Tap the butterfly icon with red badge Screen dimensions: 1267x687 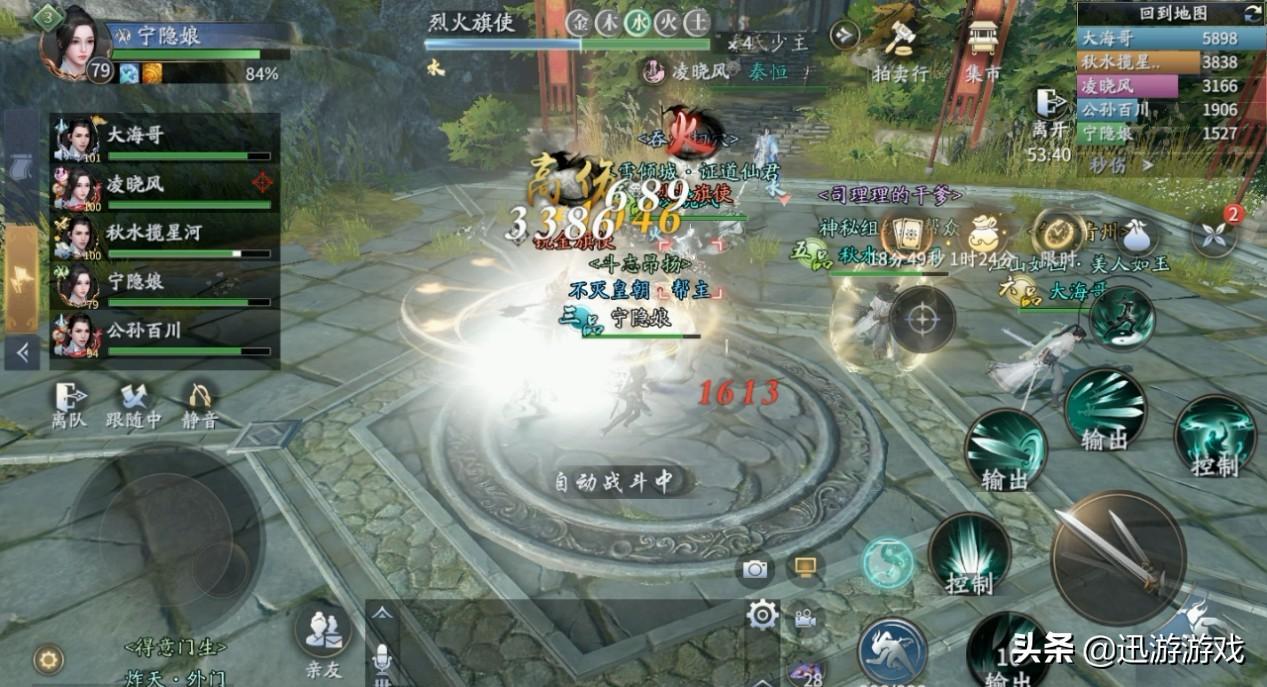1214,237
